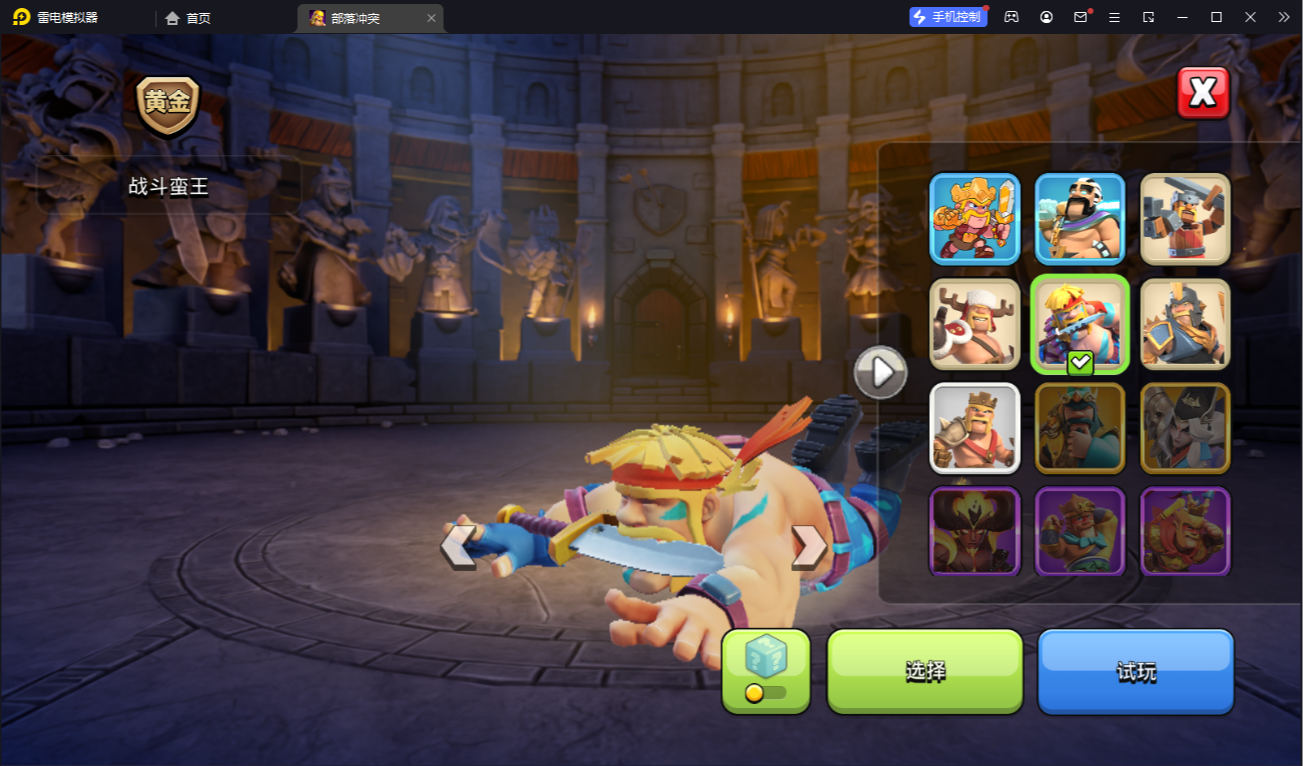
Task: Pick the blocky hammer-wielding king skin
Action: [x=1185, y=219]
